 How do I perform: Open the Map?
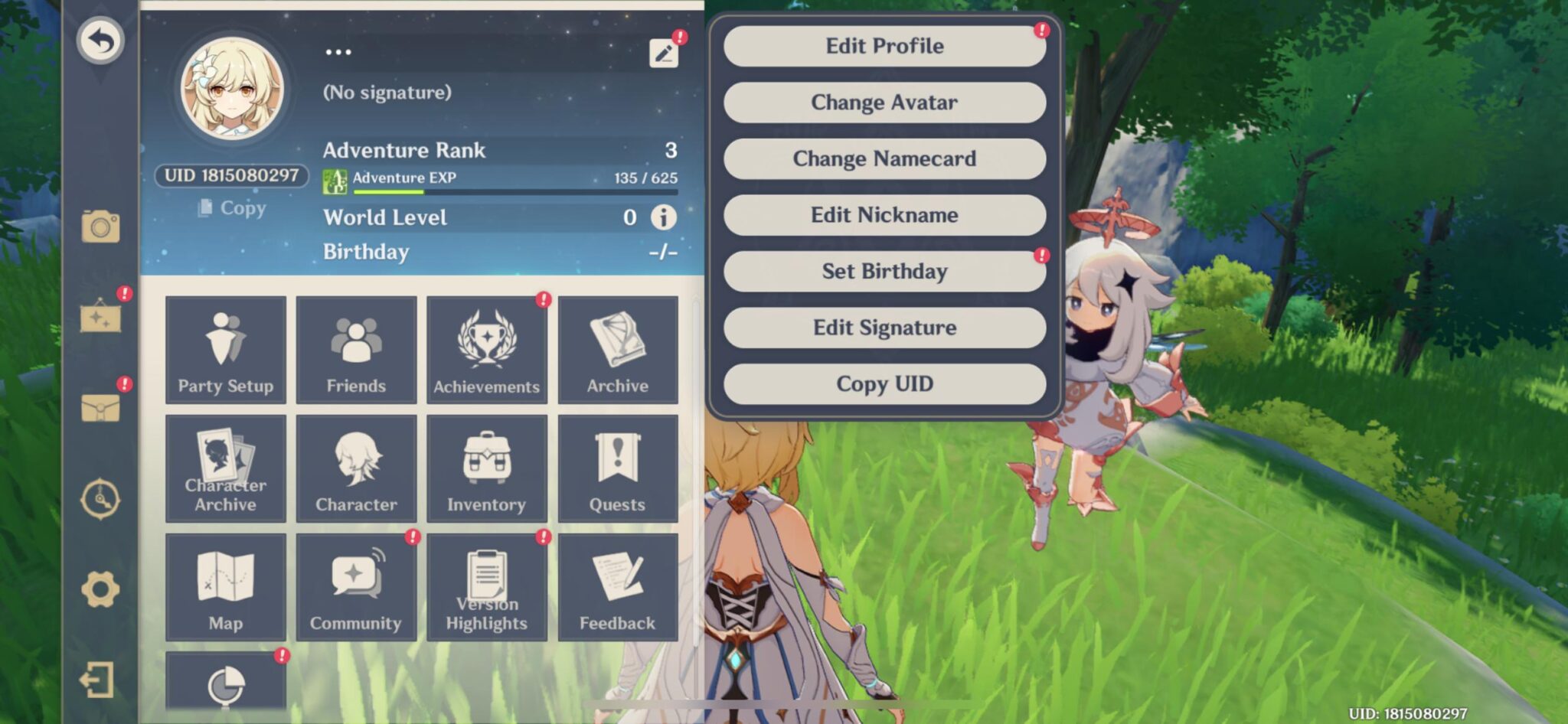tap(225, 586)
